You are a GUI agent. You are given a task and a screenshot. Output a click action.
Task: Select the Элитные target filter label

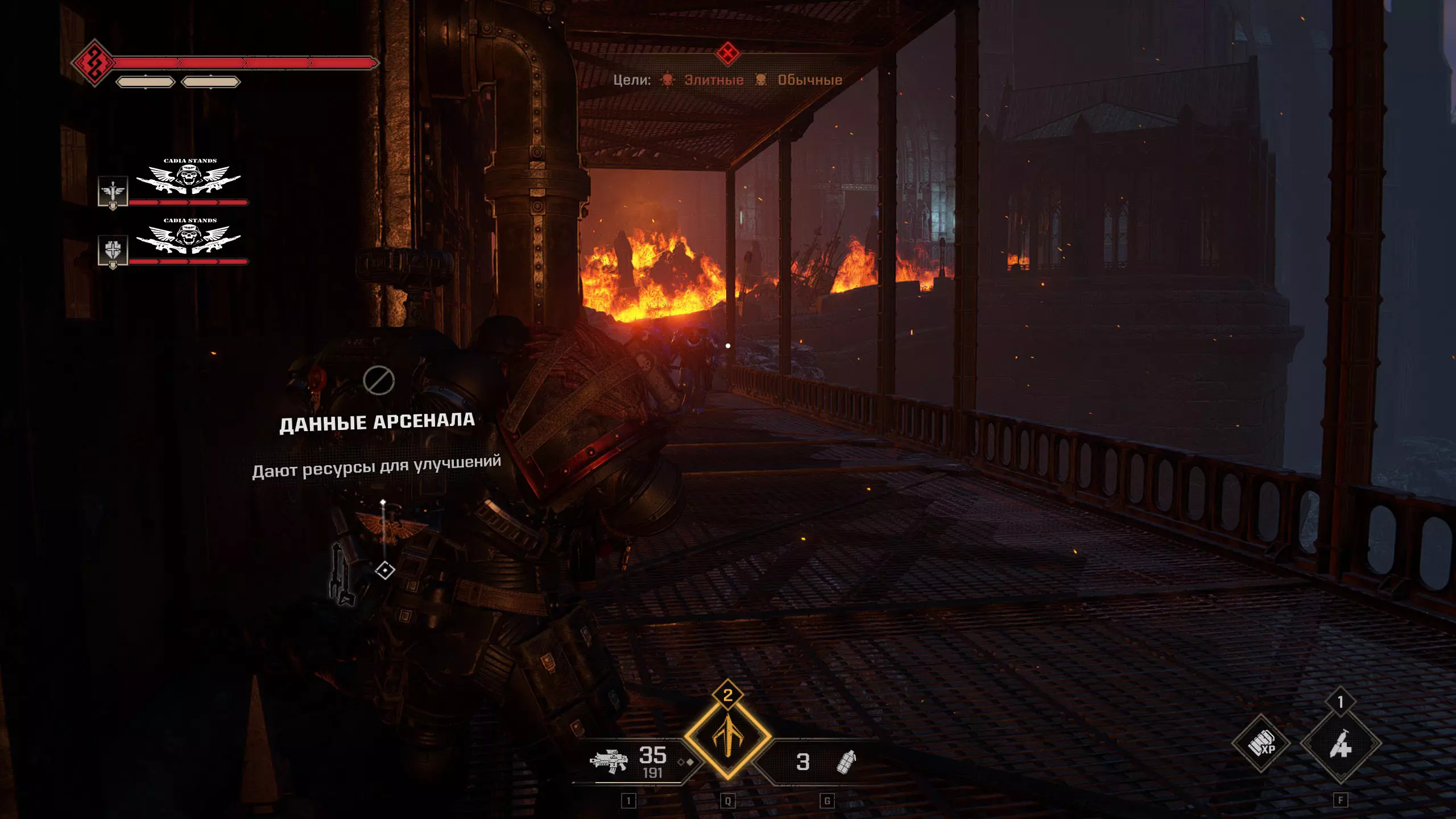(x=714, y=80)
